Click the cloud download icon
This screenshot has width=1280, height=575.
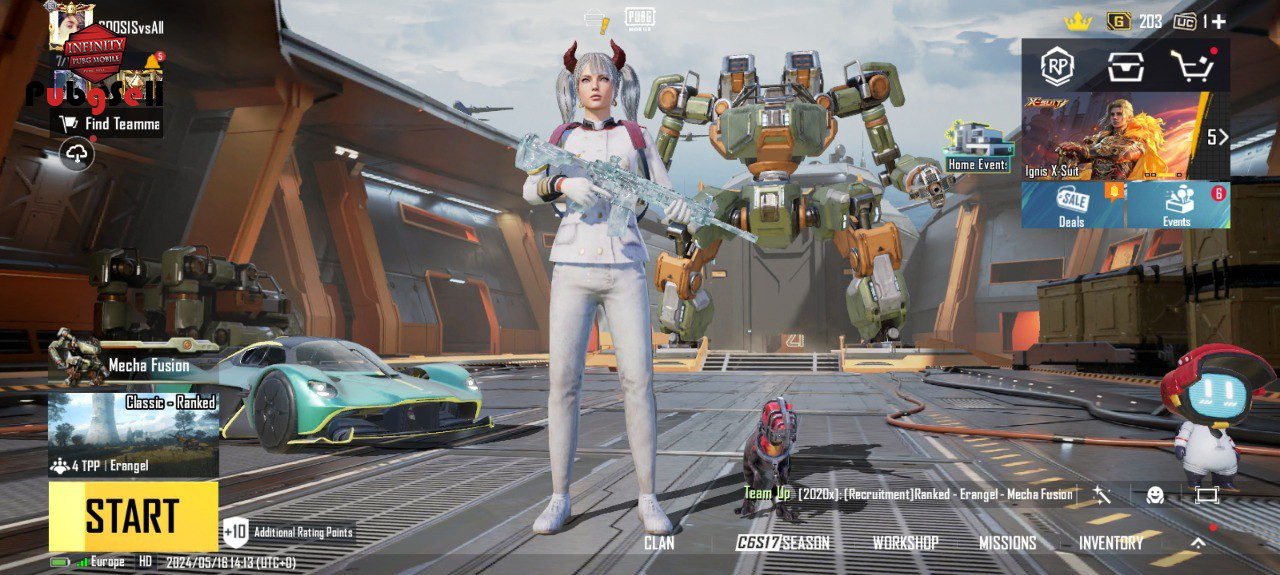tap(77, 153)
